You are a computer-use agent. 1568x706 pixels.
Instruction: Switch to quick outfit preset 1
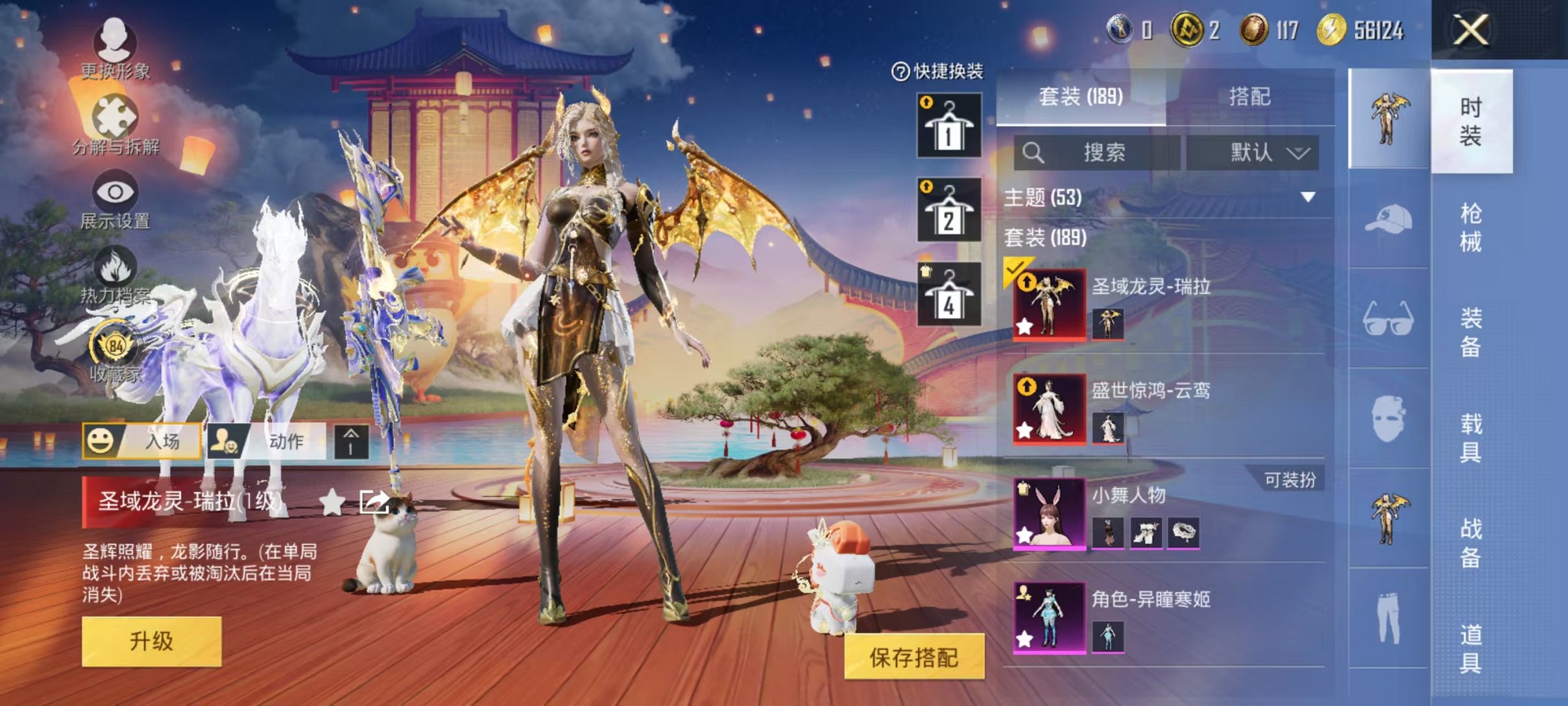tap(948, 126)
